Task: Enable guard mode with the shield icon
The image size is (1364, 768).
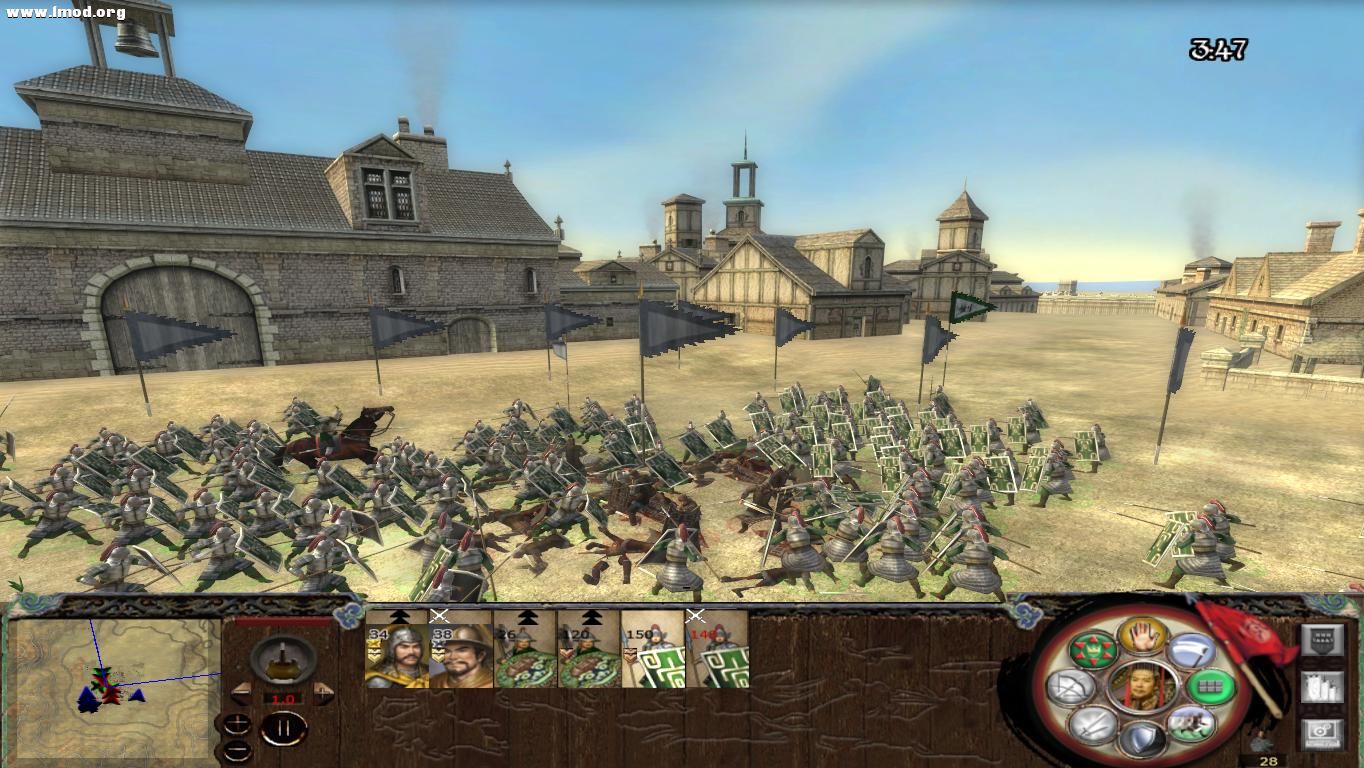Action: coord(1143,737)
